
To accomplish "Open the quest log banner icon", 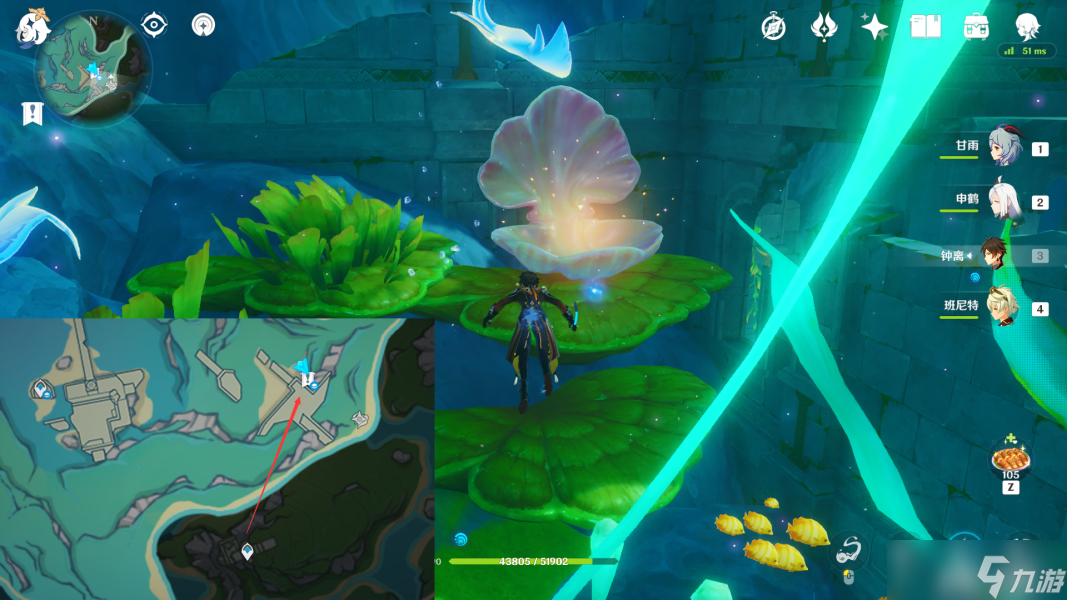I will pyautogui.click(x=32, y=114).
